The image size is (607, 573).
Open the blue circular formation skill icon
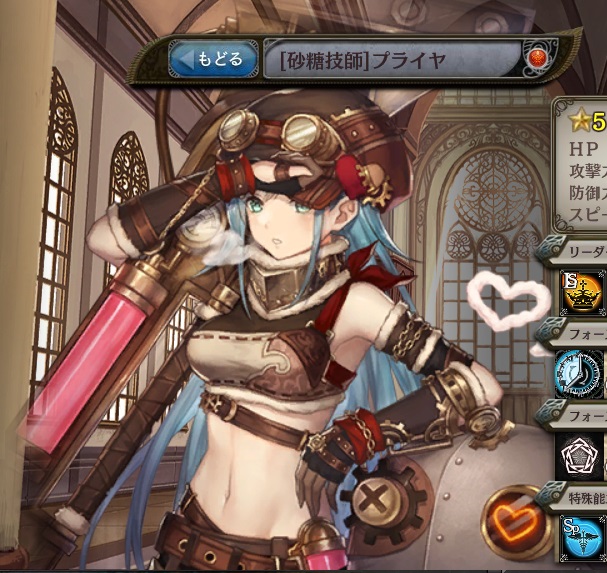pos(581,374)
